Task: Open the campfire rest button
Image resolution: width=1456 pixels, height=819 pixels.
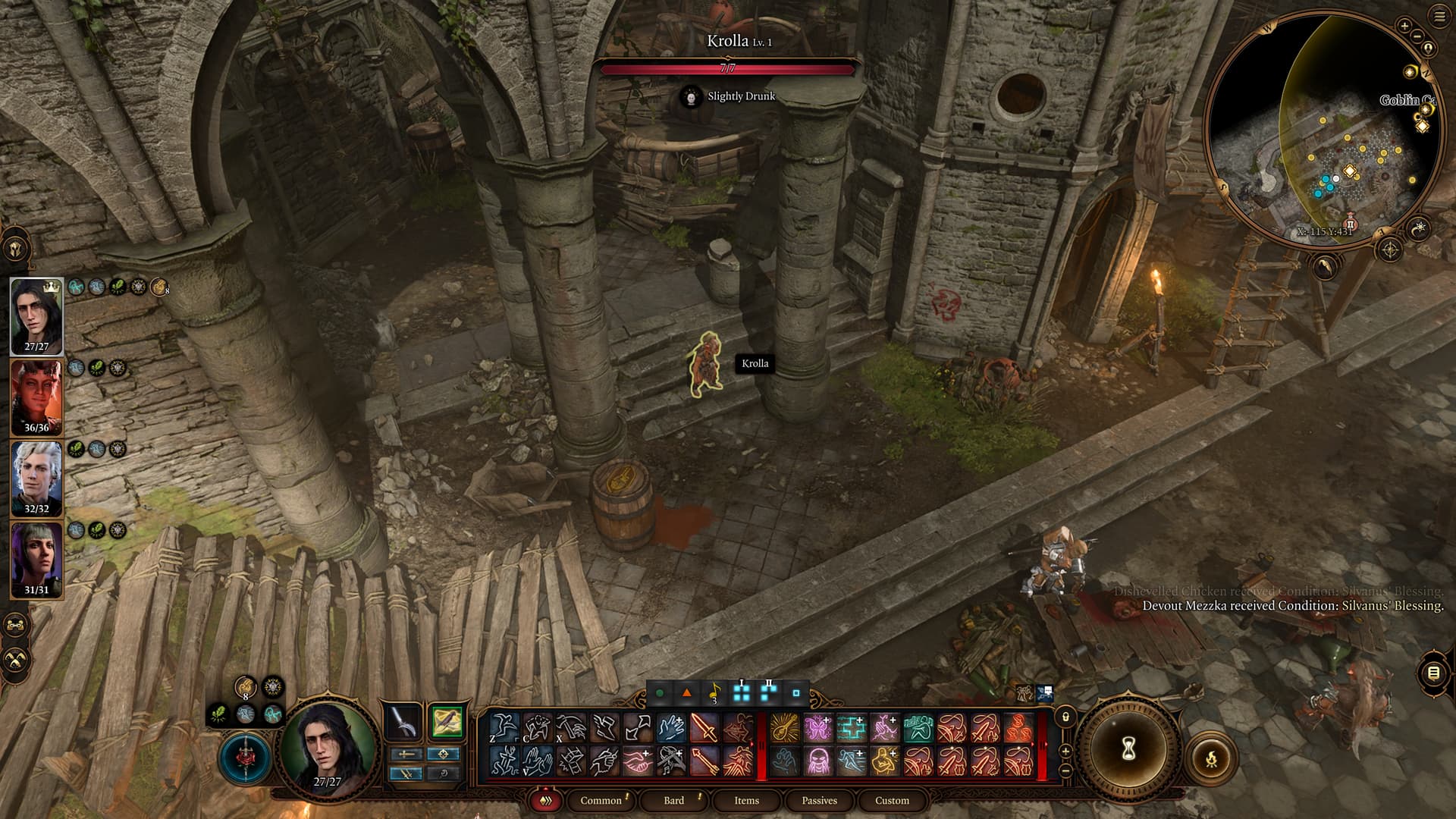Action: pos(1211,757)
